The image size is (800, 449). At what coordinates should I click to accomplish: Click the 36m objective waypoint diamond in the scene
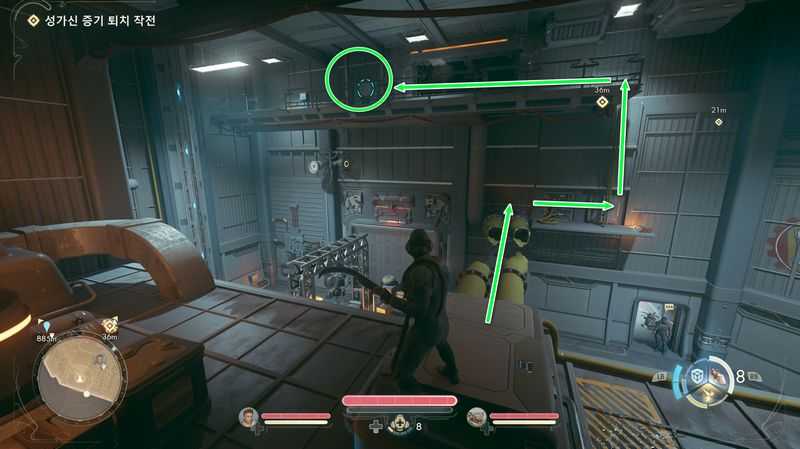pos(602,102)
